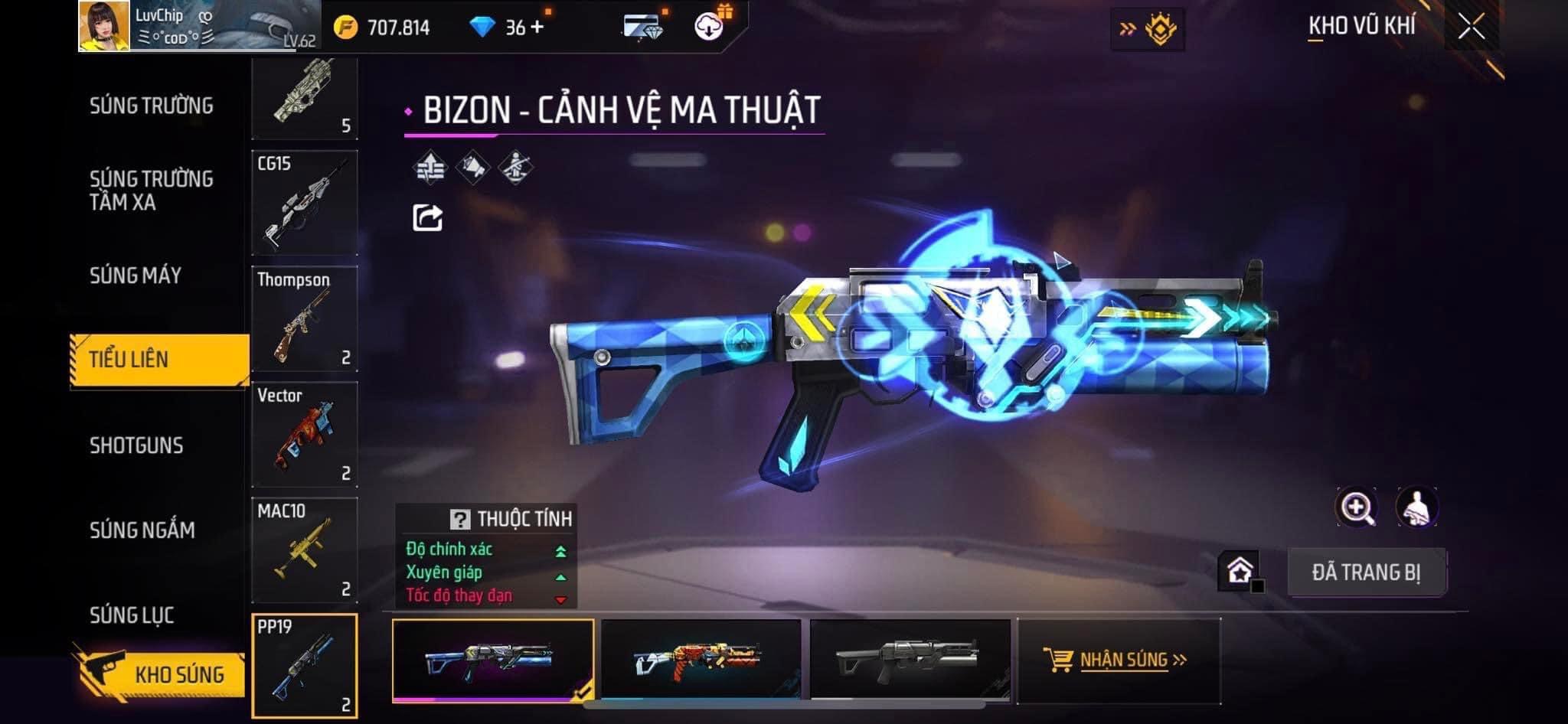Switch to the Súng Trường category
The height and width of the screenshot is (724, 1568).
[x=152, y=106]
